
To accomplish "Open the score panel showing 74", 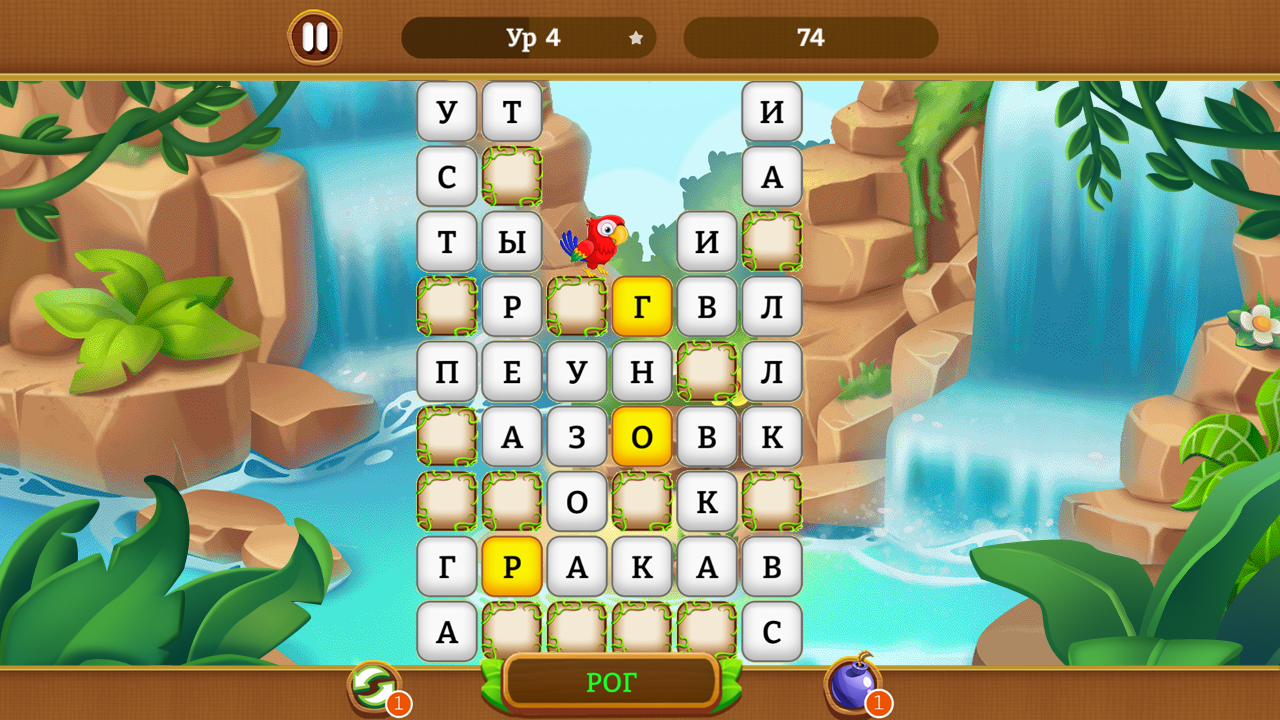I will (x=811, y=38).
